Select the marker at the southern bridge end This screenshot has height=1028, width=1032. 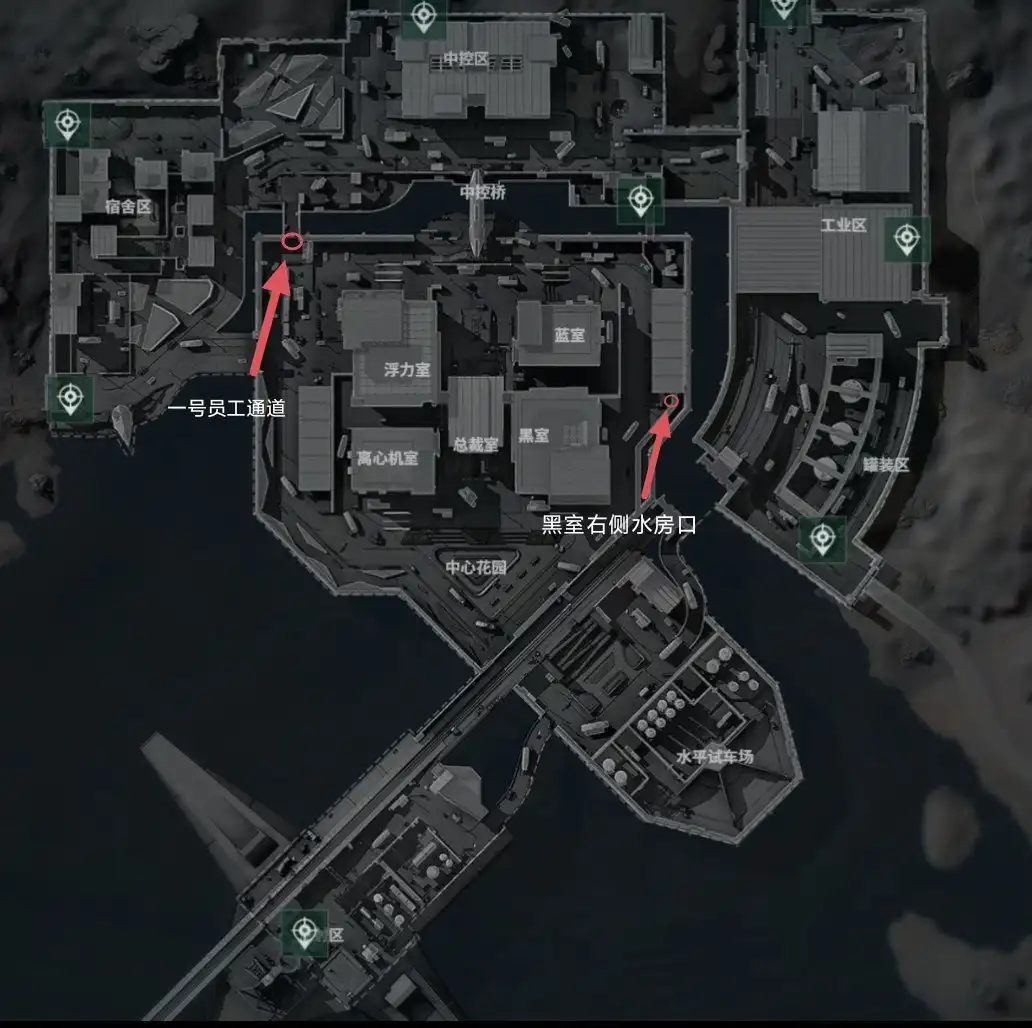point(304,933)
